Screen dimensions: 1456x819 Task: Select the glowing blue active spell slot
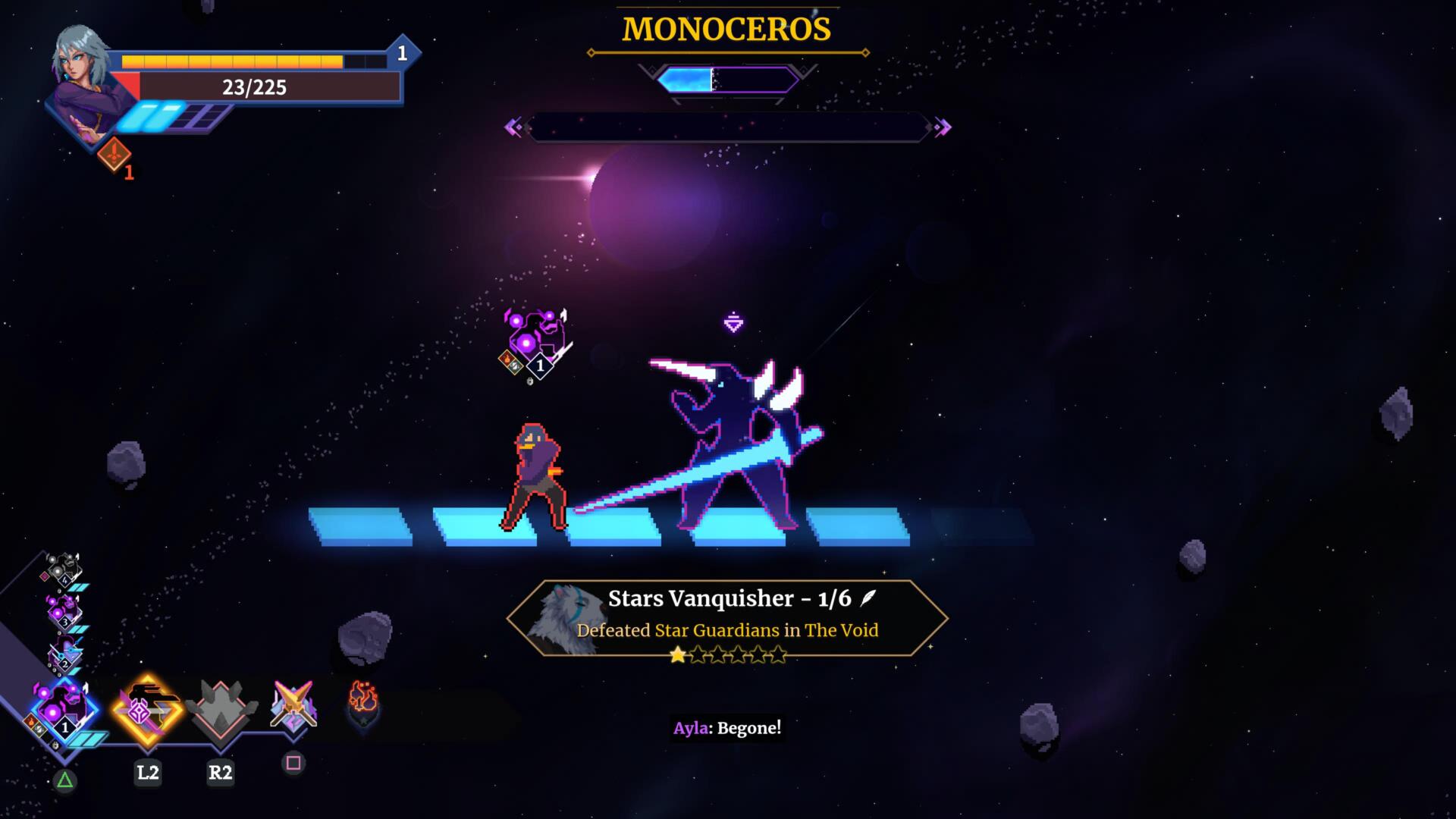click(64, 712)
